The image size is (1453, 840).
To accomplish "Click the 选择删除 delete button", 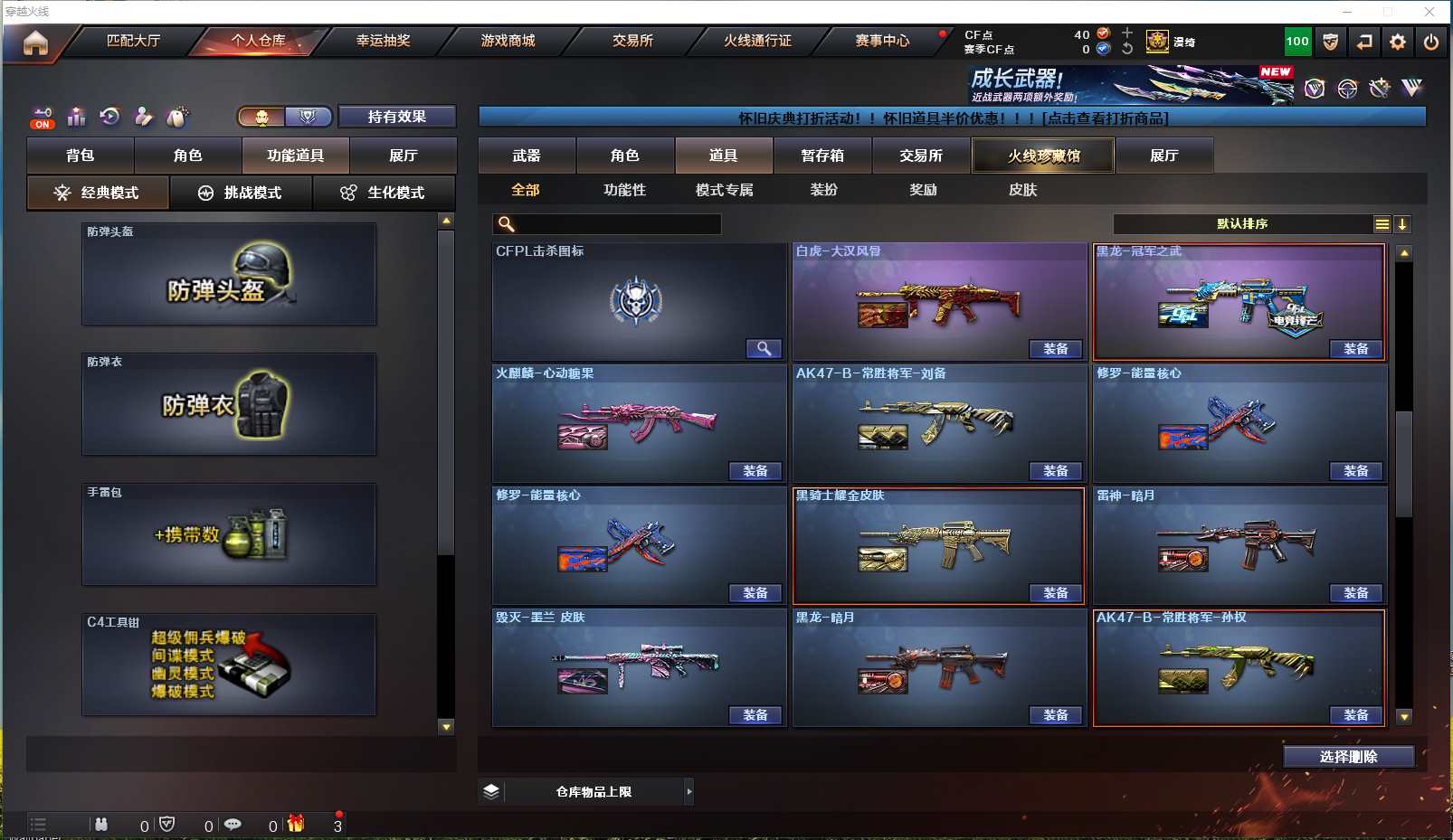I will click(x=1348, y=757).
